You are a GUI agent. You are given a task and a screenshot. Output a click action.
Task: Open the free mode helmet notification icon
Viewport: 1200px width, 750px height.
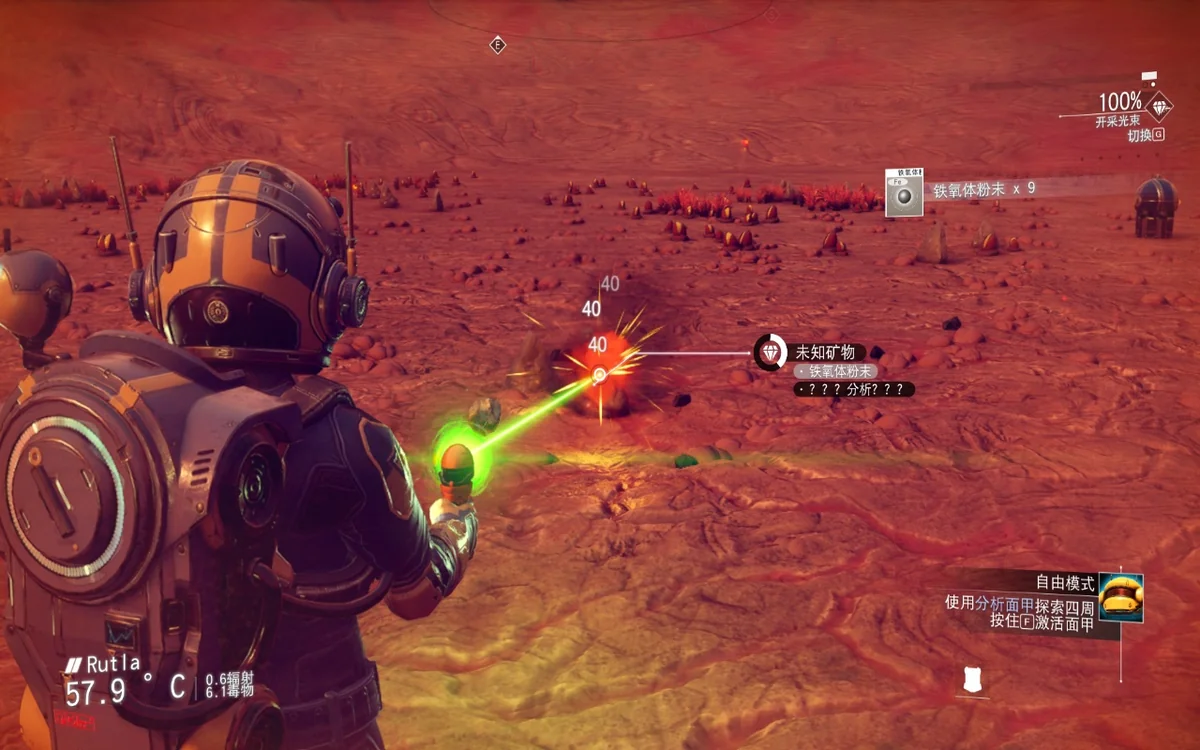tap(1120, 598)
